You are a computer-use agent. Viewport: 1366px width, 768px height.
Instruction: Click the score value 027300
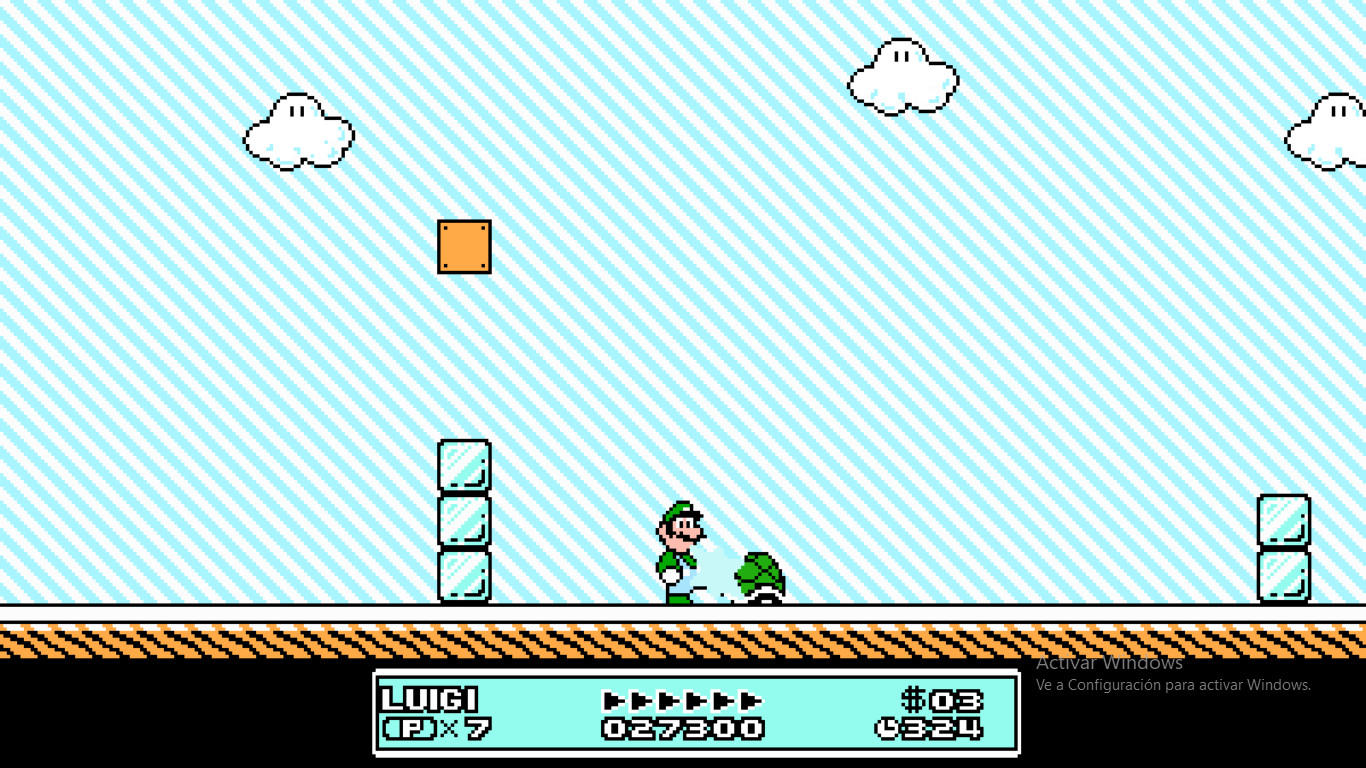(x=682, y=730)
